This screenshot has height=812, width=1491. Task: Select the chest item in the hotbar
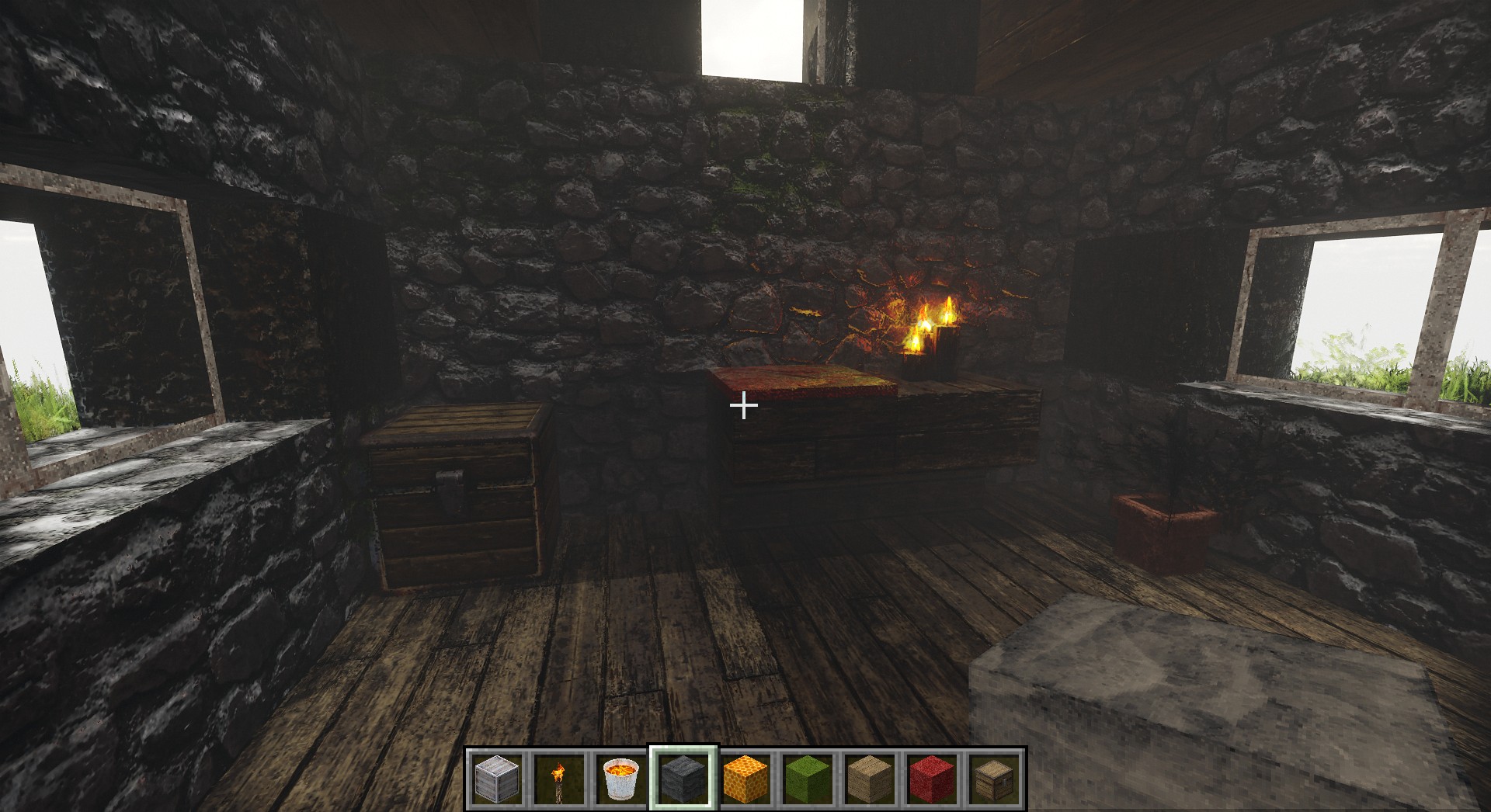(x=994, y=779)
